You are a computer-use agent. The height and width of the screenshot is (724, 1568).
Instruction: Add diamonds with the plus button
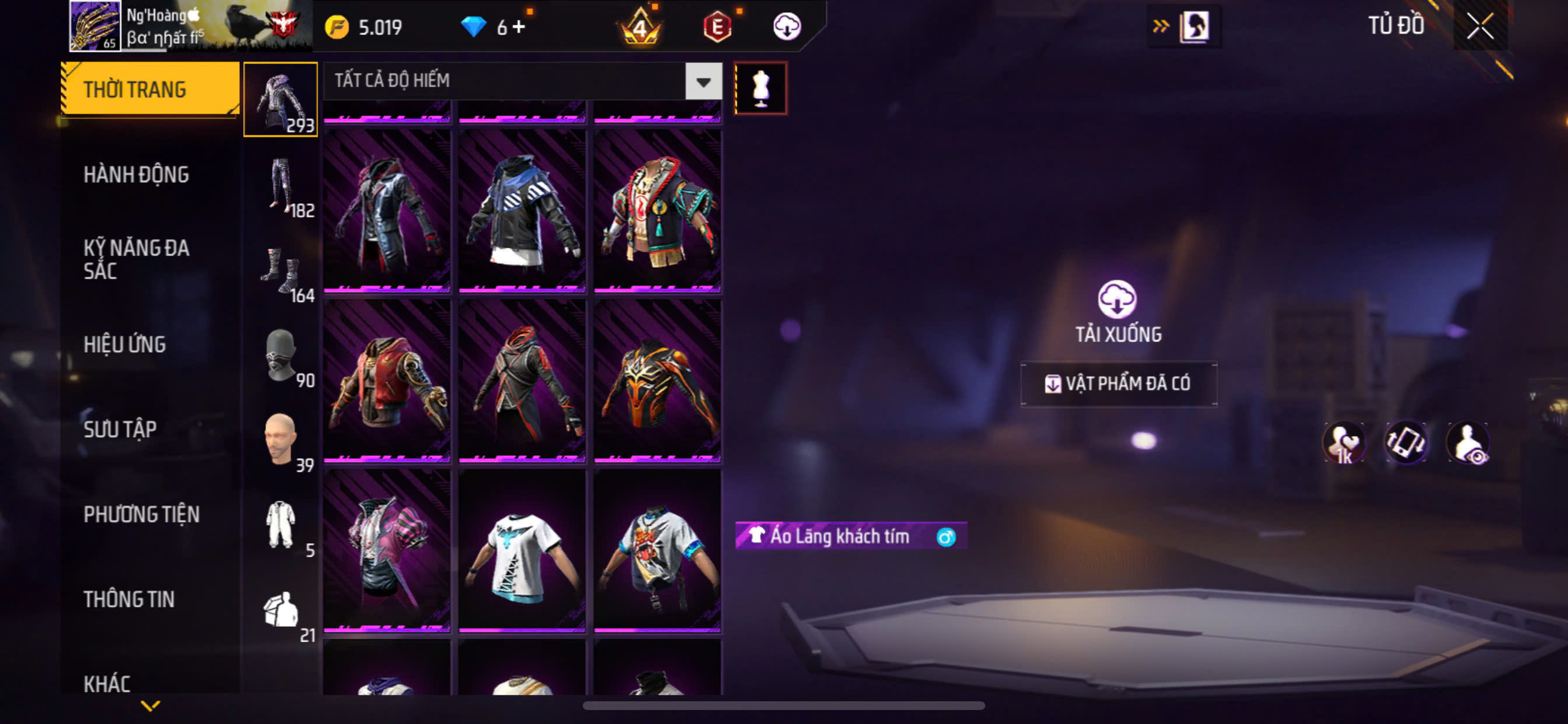(x=519, y=27)
